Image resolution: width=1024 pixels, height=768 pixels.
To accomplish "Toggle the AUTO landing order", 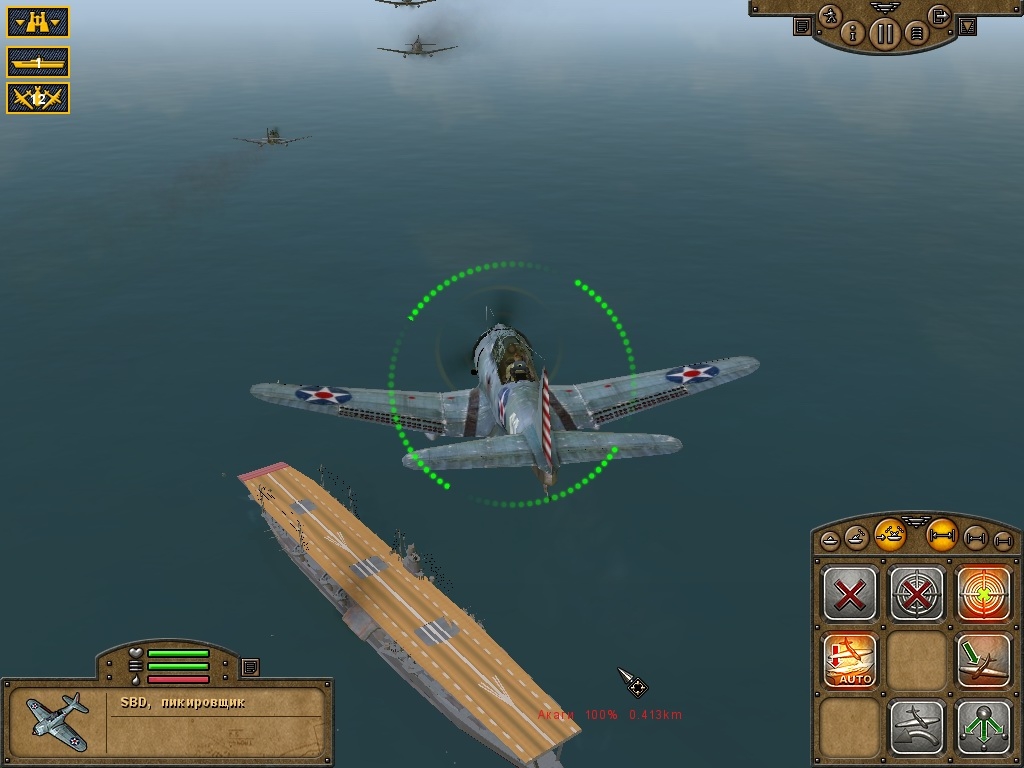I will coord(850,660).
